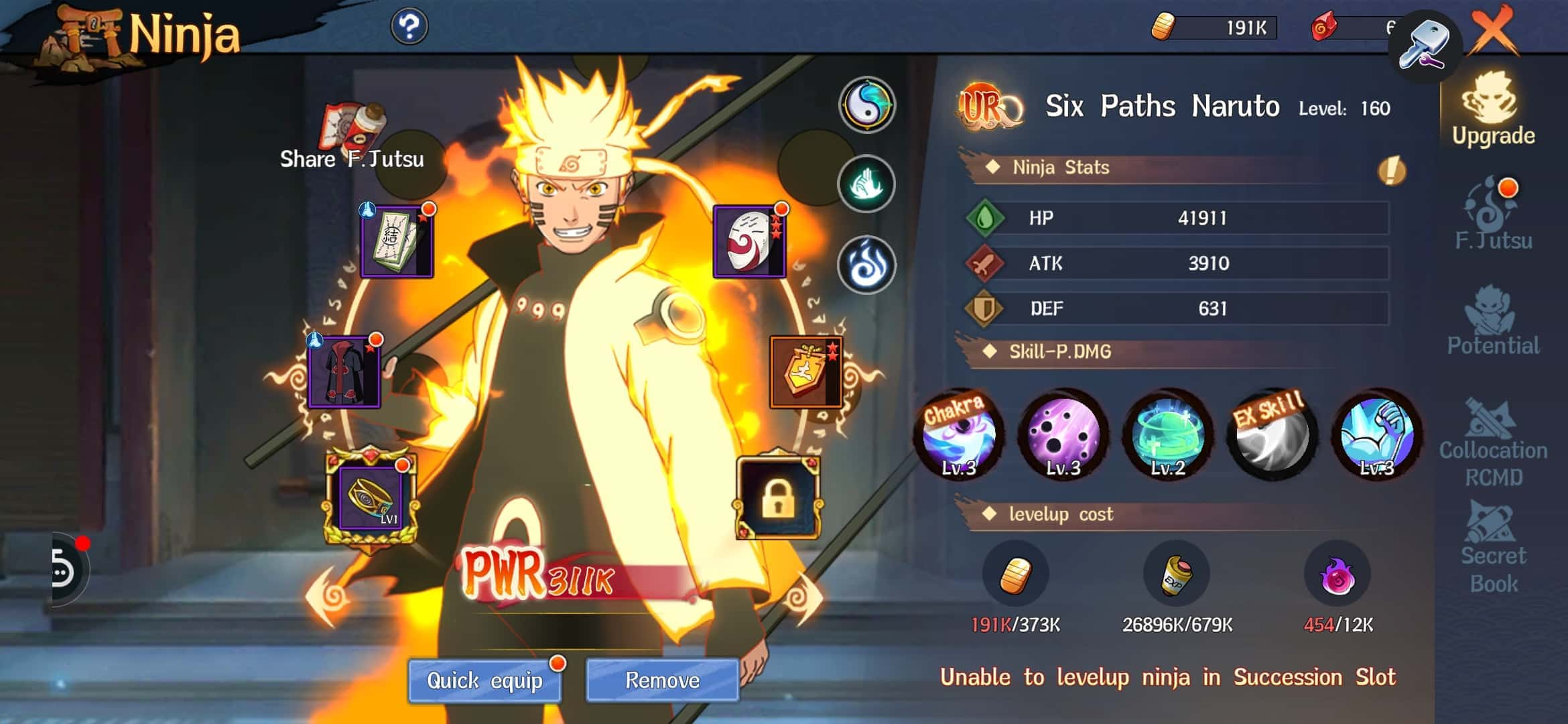This screenshot has height=724, width=1568.
Task: Show Ninja Stats details exclamation icon
Action: 1391,170
